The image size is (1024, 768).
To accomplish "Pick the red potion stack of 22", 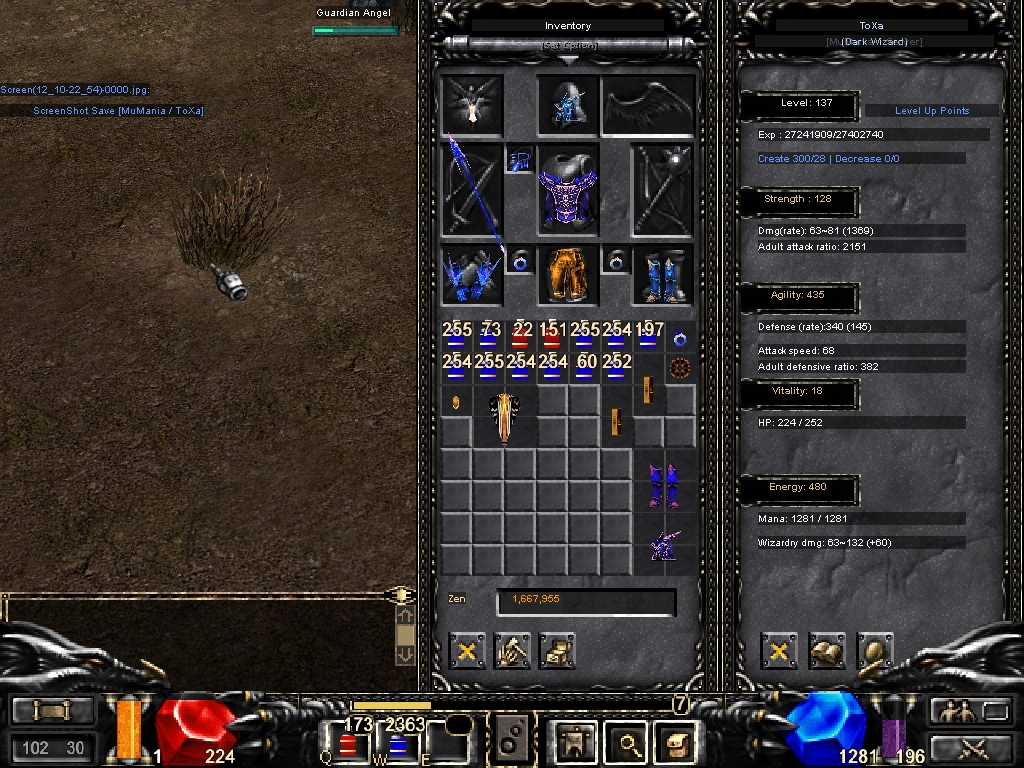I will coord(521,337).
